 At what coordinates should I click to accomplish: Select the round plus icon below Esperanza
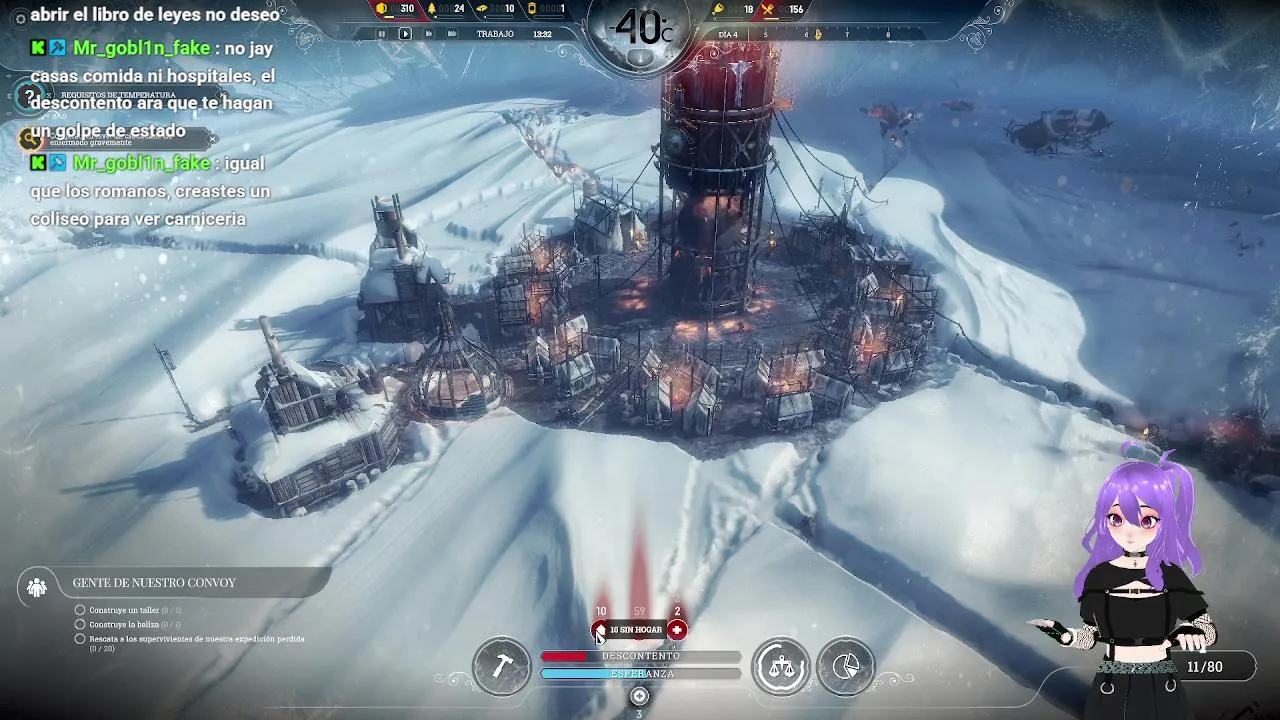coord(639,696)
